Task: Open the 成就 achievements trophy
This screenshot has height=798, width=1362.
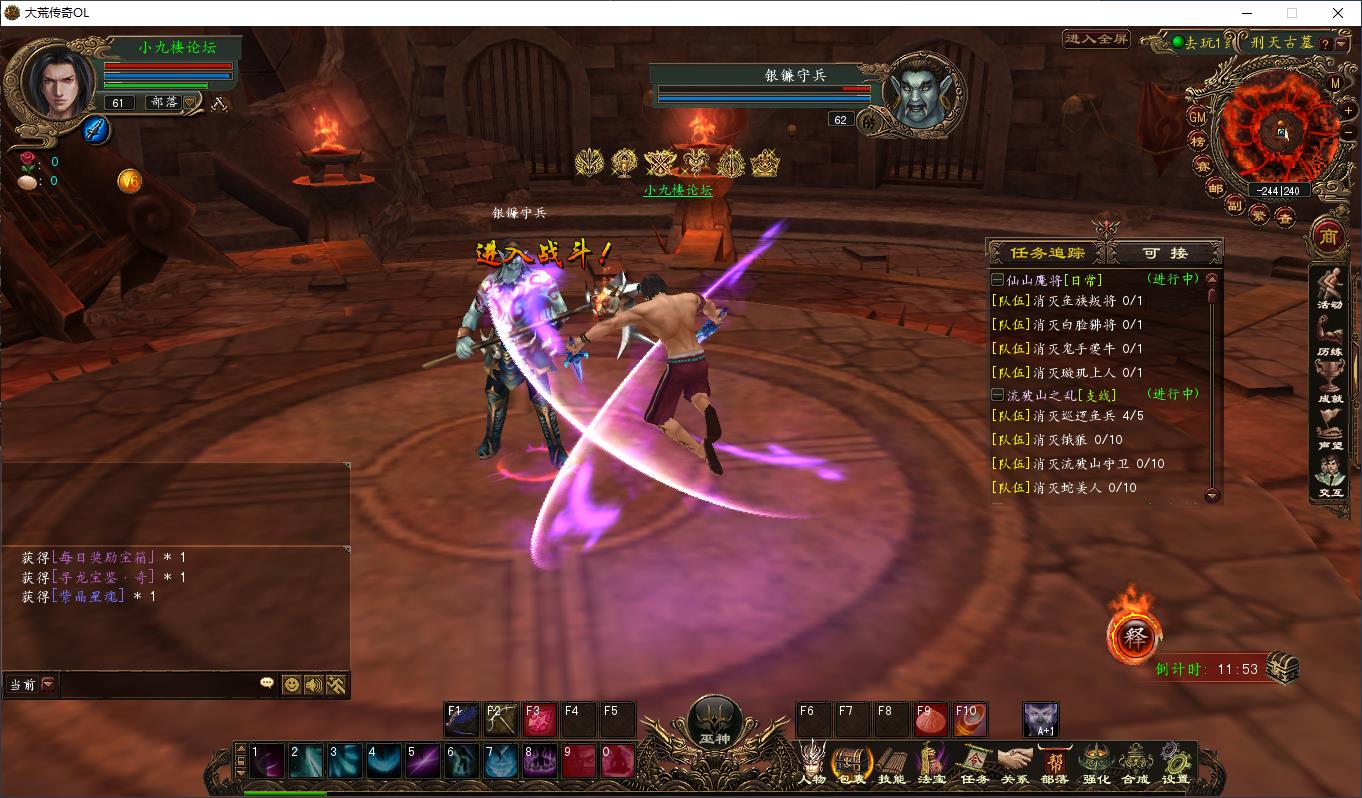Action: [x=1329, y=384]
